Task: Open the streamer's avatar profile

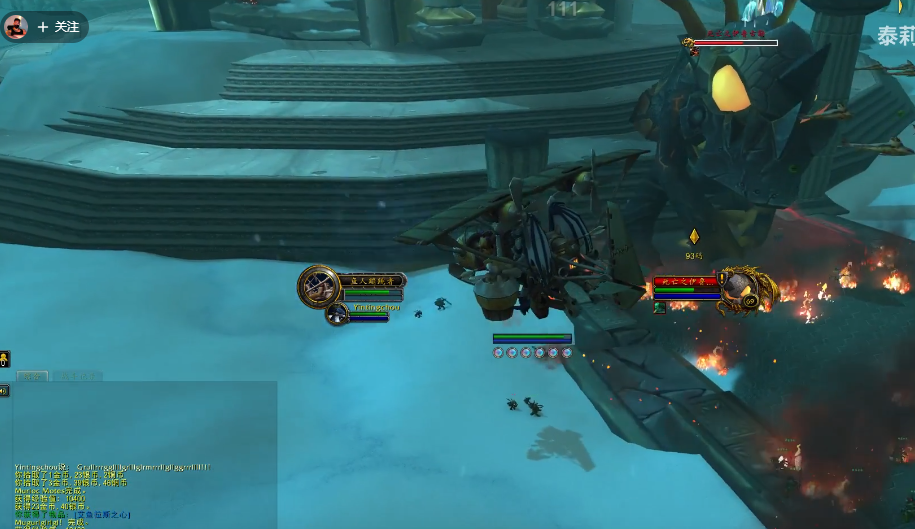Action: click(x=15, y=27)
